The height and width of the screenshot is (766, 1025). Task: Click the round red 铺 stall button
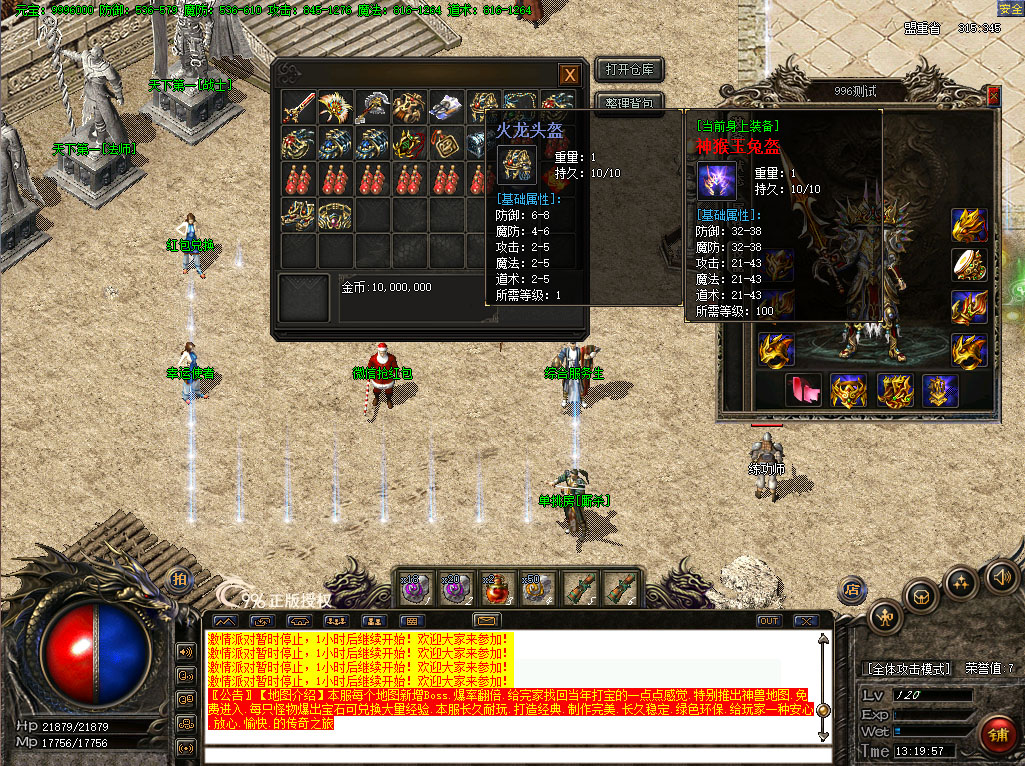[998, 733]
